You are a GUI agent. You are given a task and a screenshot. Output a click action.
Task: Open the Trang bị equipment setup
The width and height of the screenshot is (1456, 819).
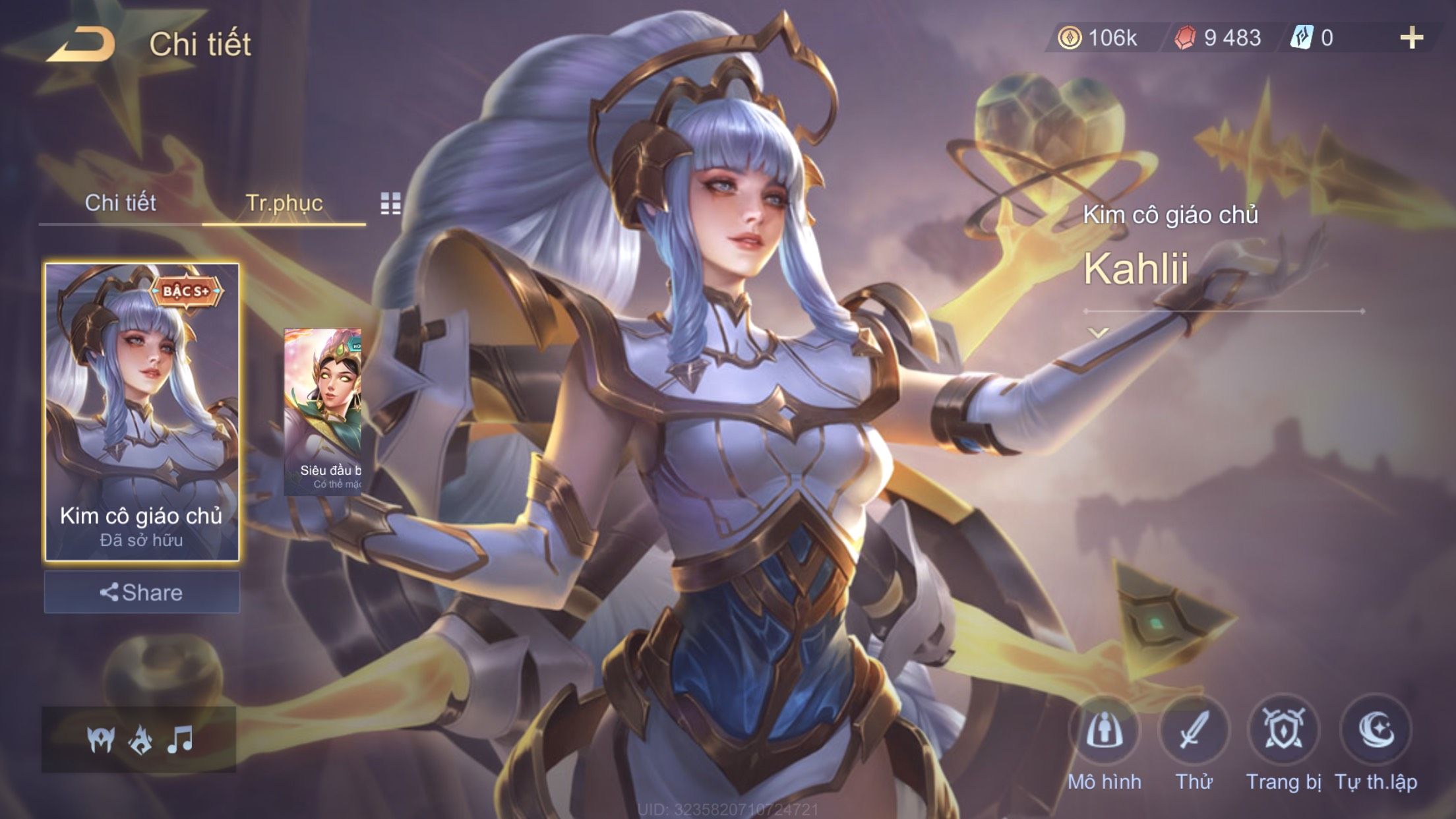point(1283,731)
